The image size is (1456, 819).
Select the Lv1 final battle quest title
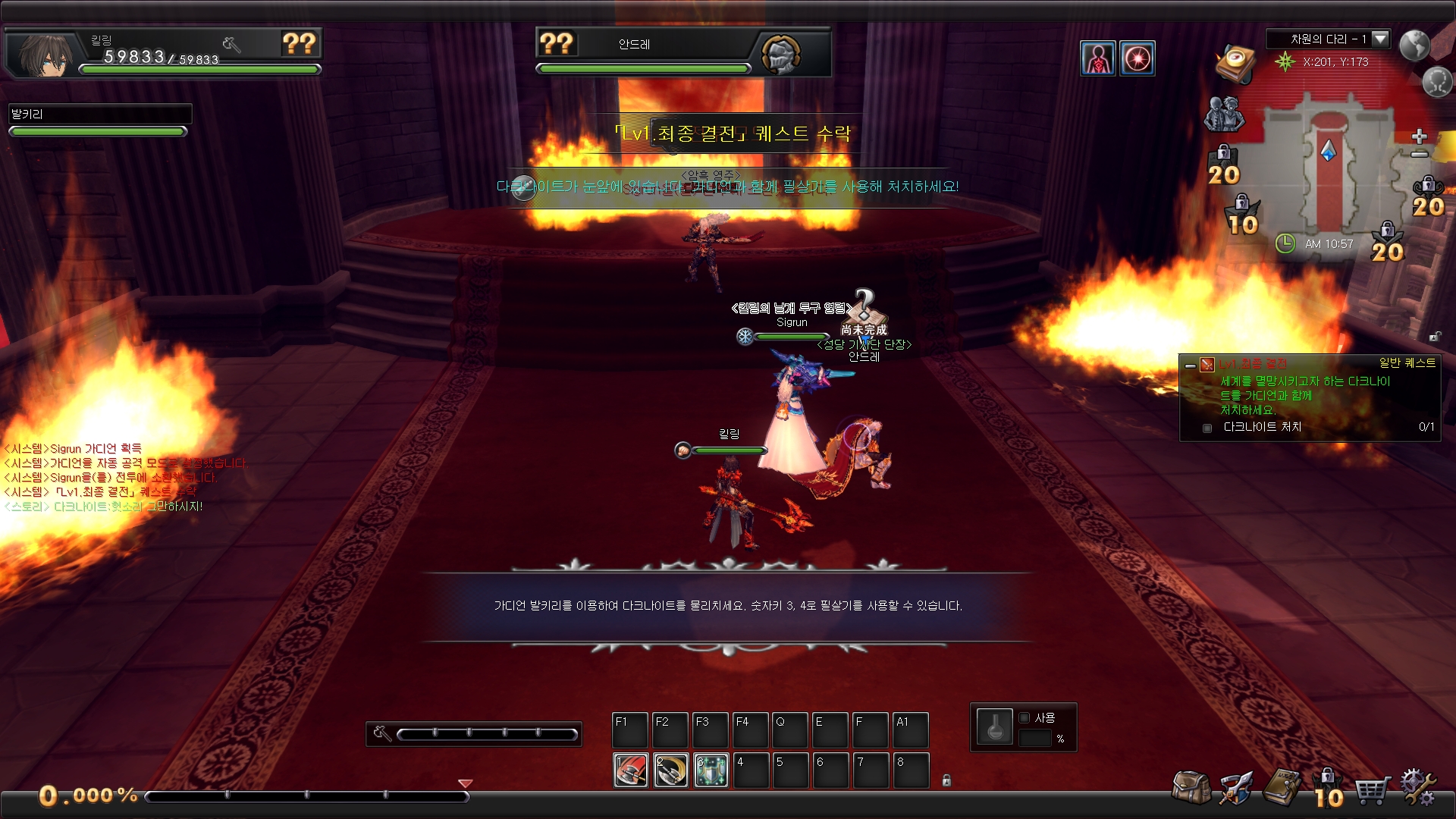[x=1253, y=364]
